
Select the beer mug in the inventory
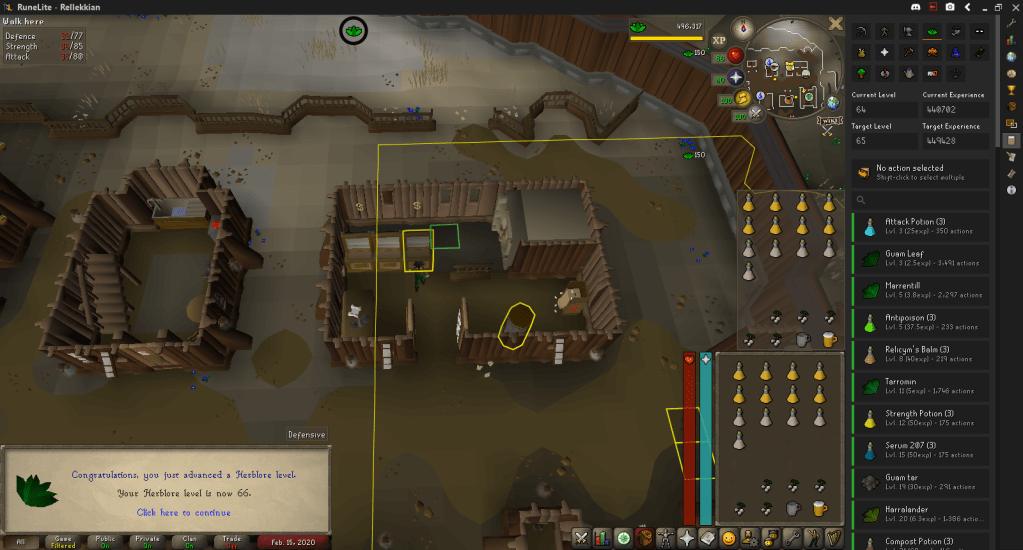(819, 508)
